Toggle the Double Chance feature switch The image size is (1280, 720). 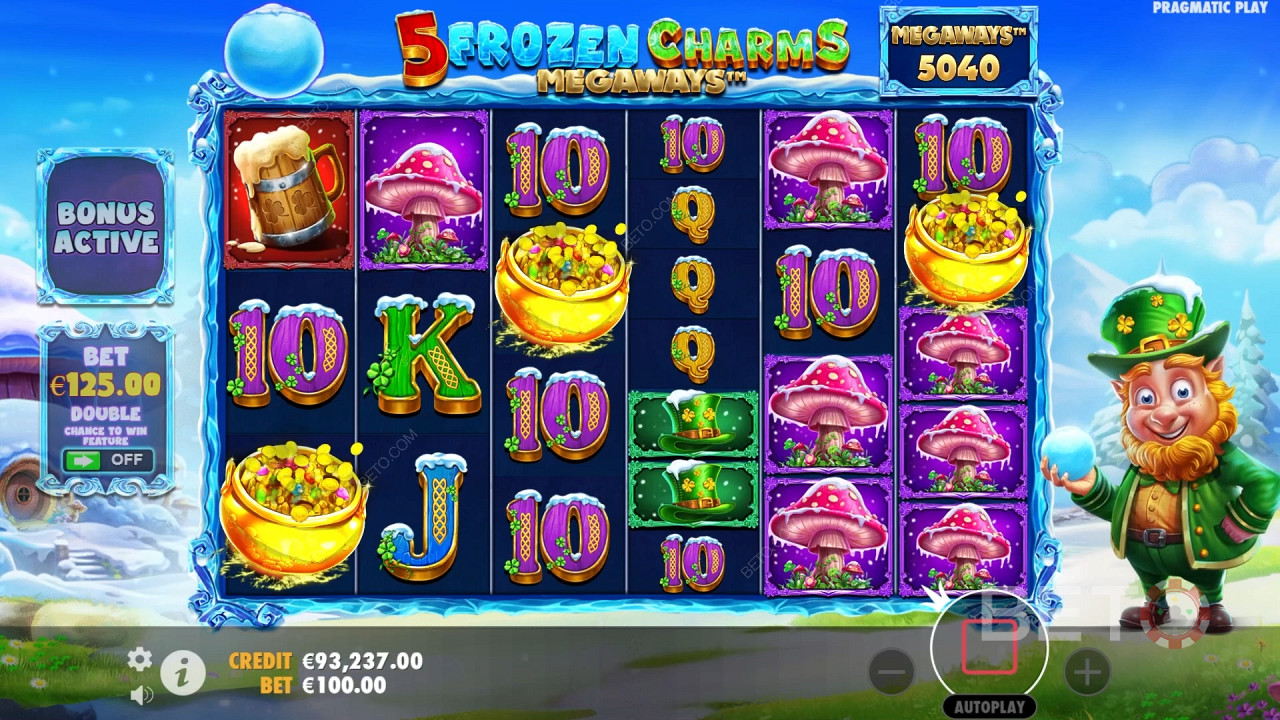pos(107,461)
